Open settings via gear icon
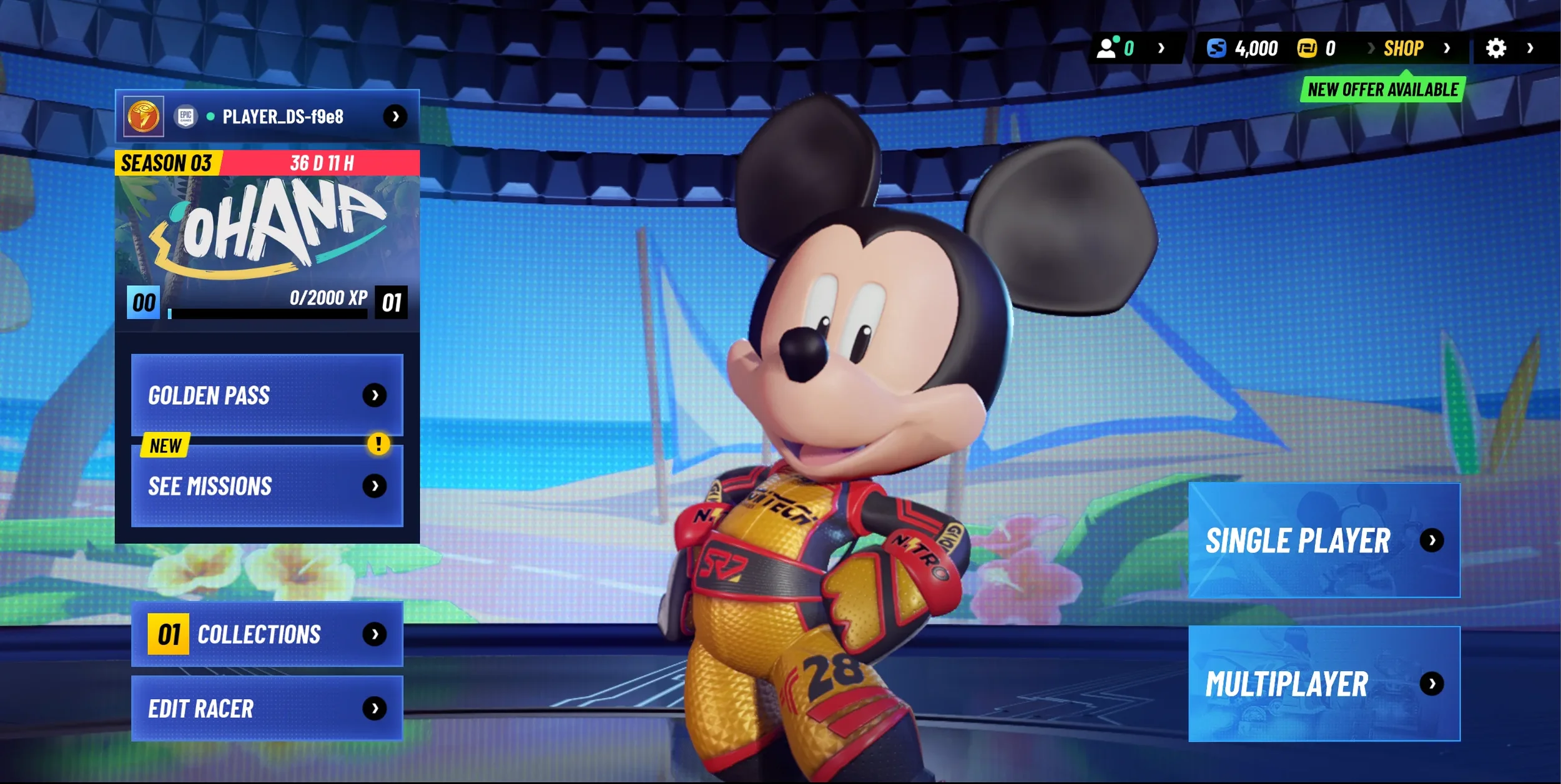 click(x=1495, y=48)
